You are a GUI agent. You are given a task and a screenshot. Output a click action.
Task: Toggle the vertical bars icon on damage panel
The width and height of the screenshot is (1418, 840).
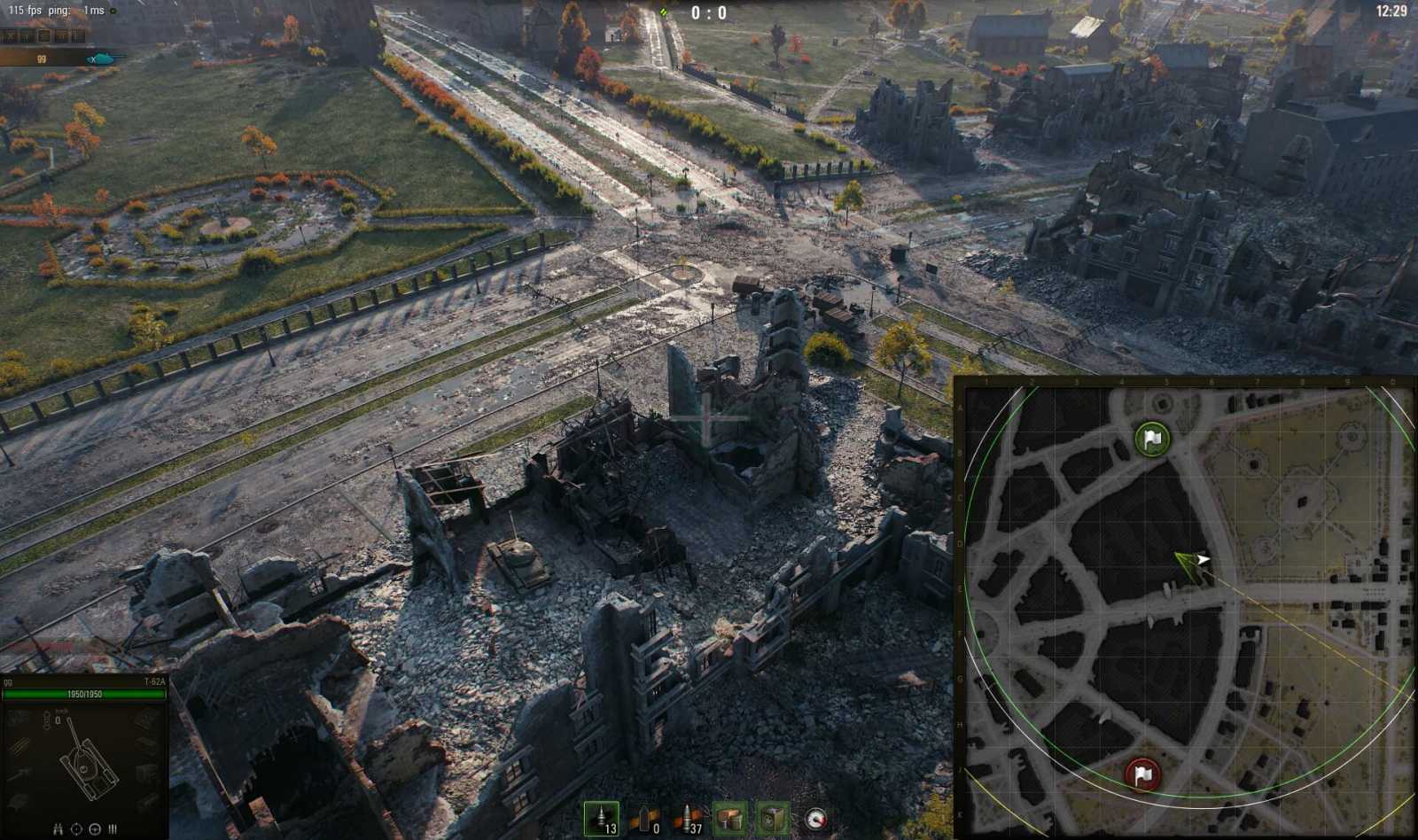[112, 829]
